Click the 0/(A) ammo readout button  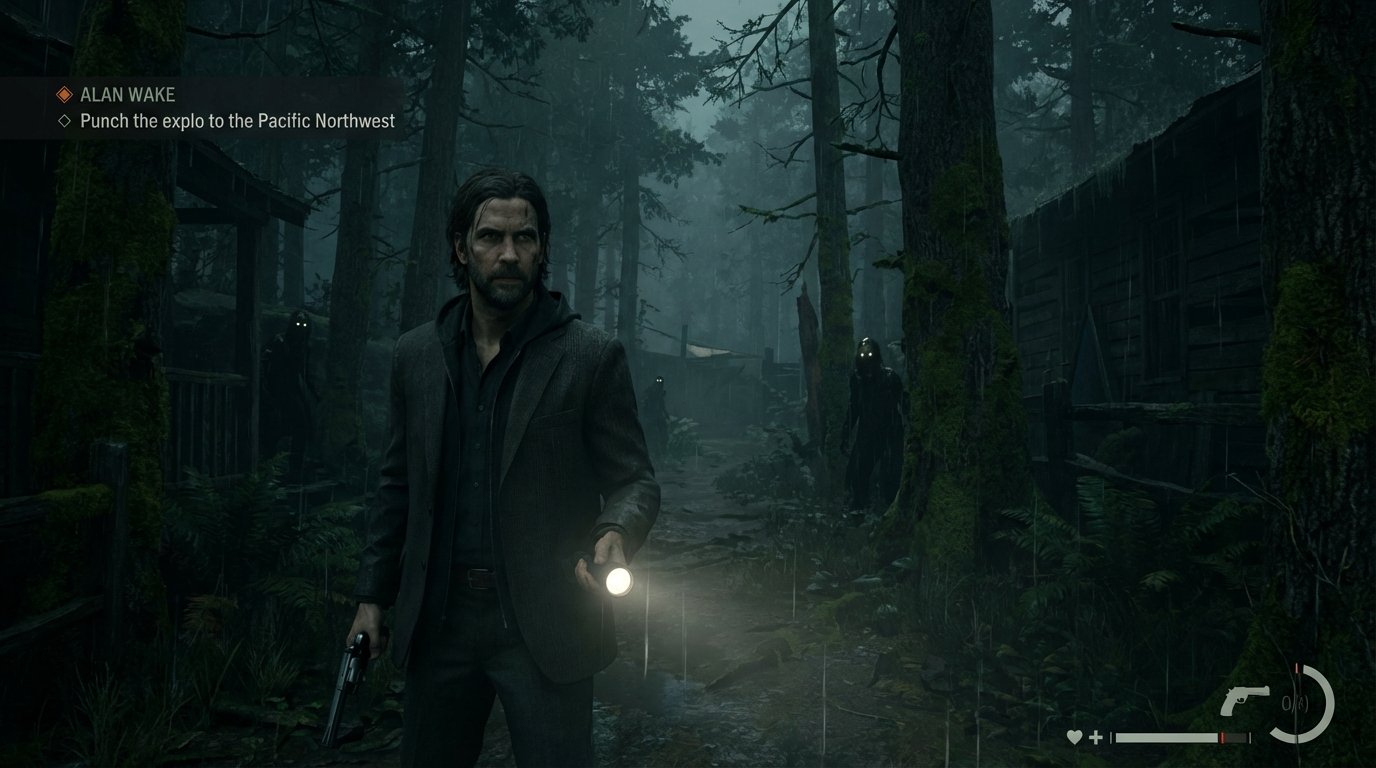pos(1294,701)
